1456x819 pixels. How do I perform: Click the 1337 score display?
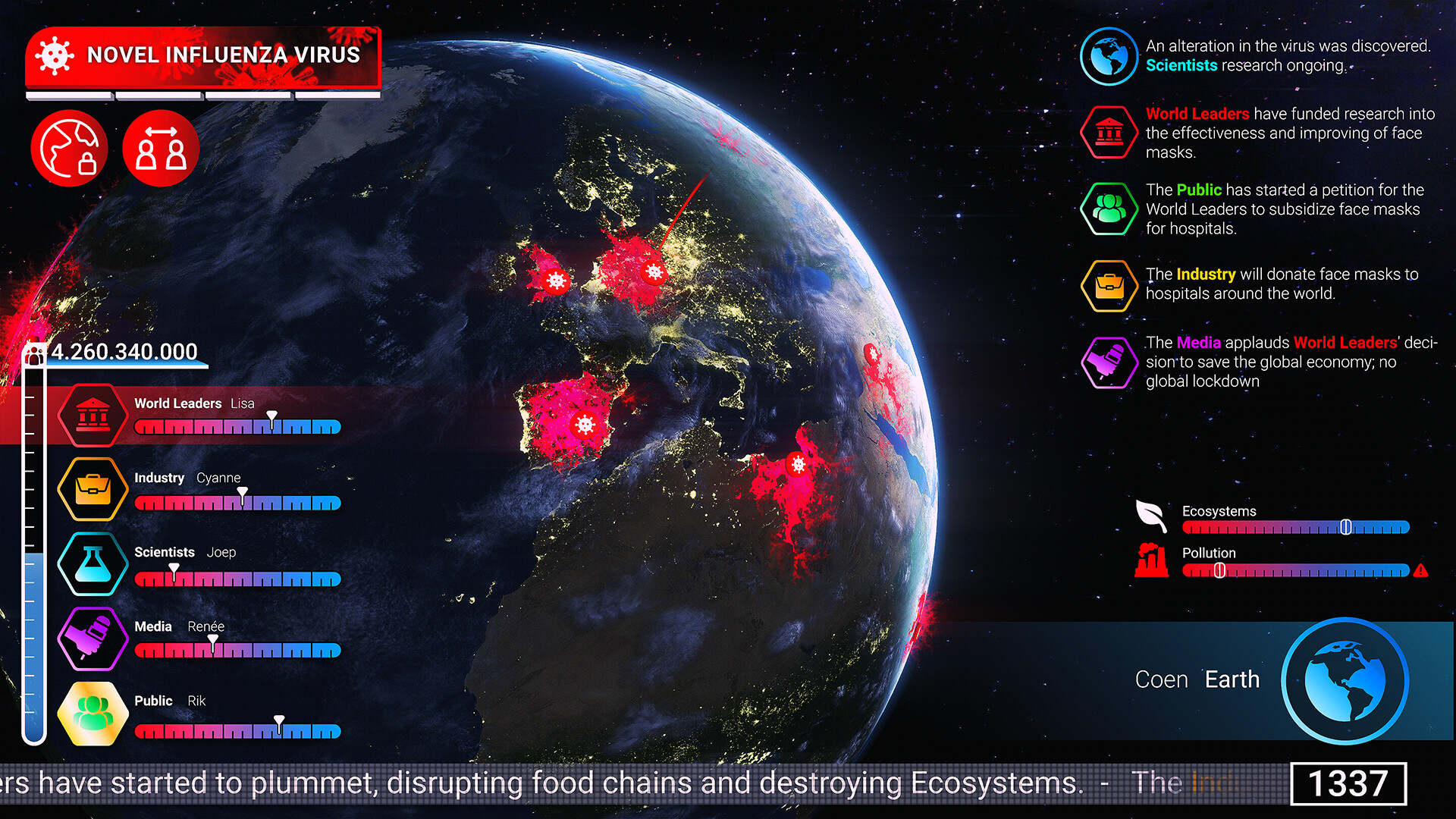pos(1348,783)
